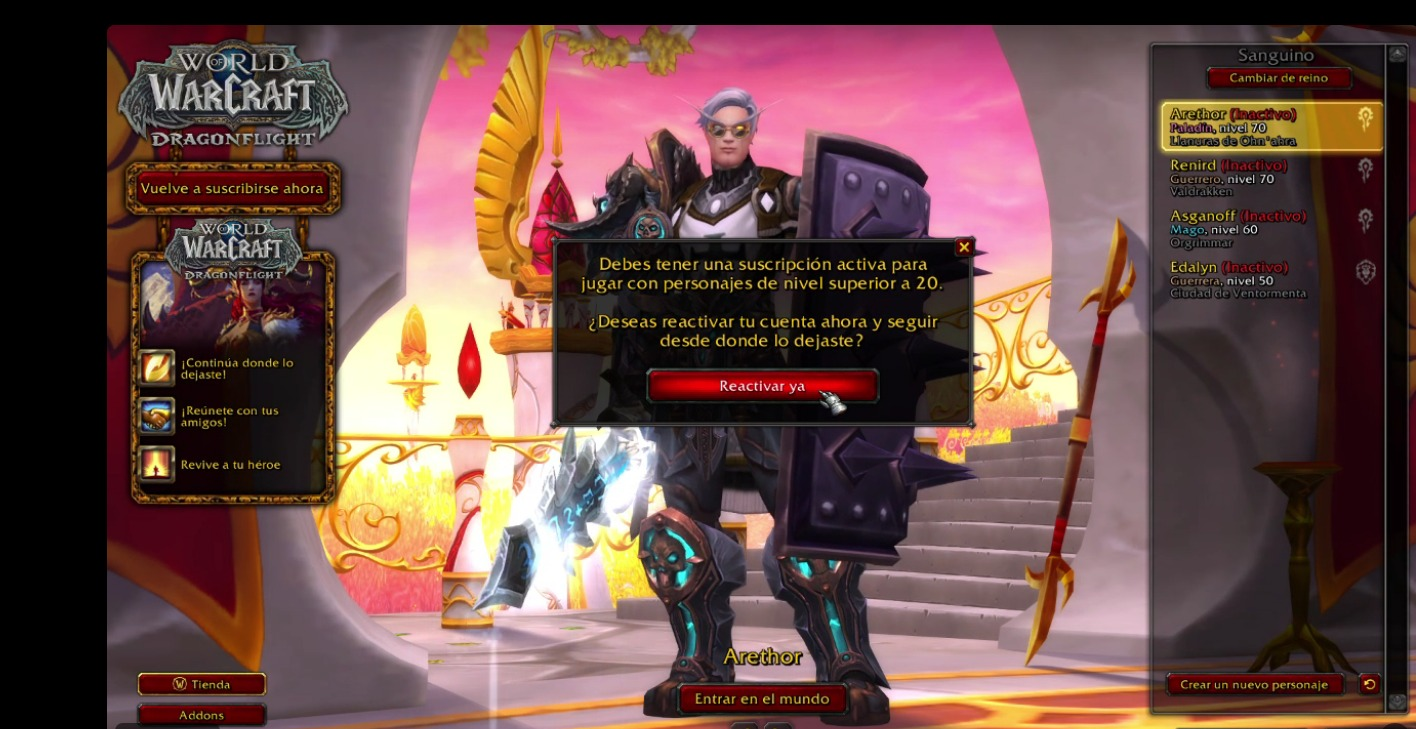Screen dimensions: 1416x729
Task: Click the Reactivar ya button
Action: point(762,386)
